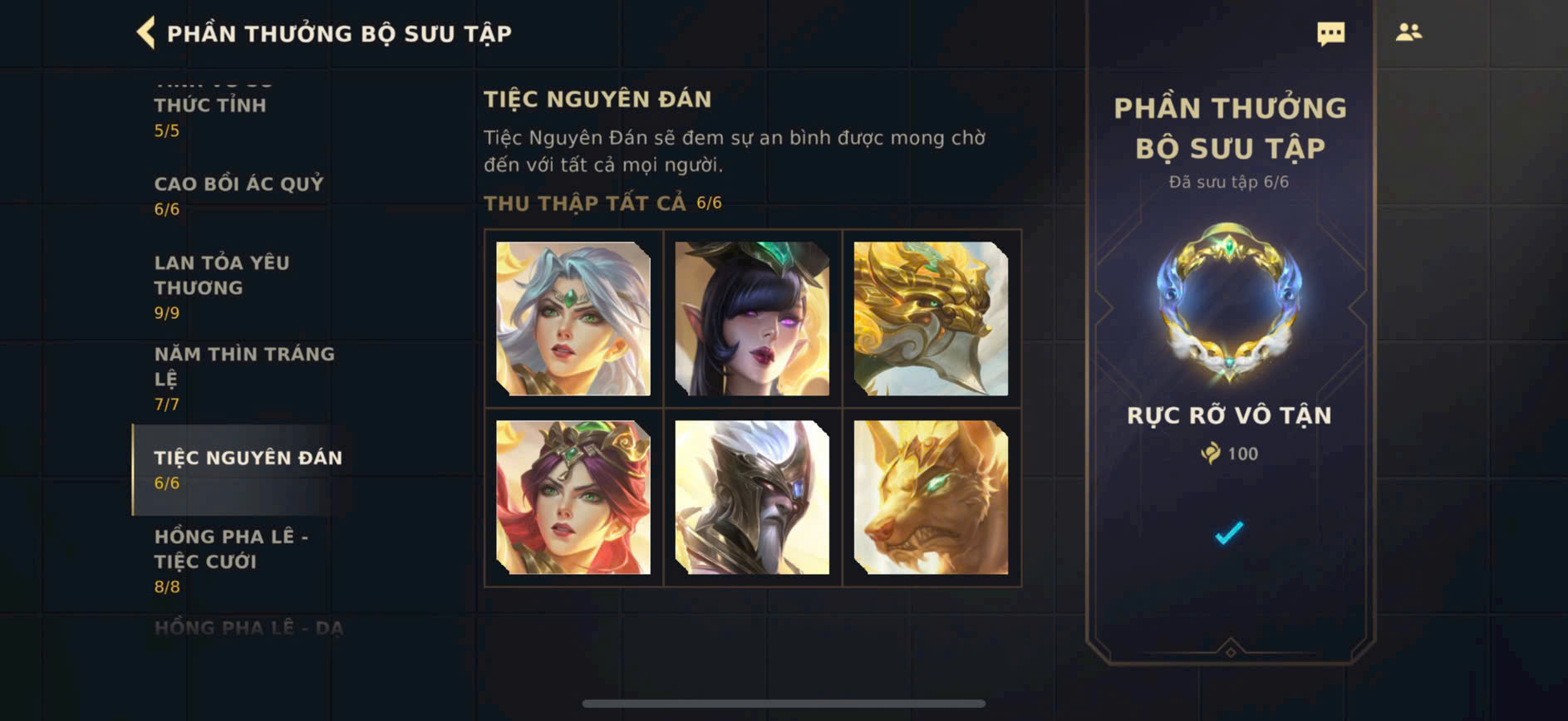Select the golden wolf skin thumbnail
Image resolution: width=1568 pixels, height=721 pixels.
pyautogui.click(x=931, y=498)
